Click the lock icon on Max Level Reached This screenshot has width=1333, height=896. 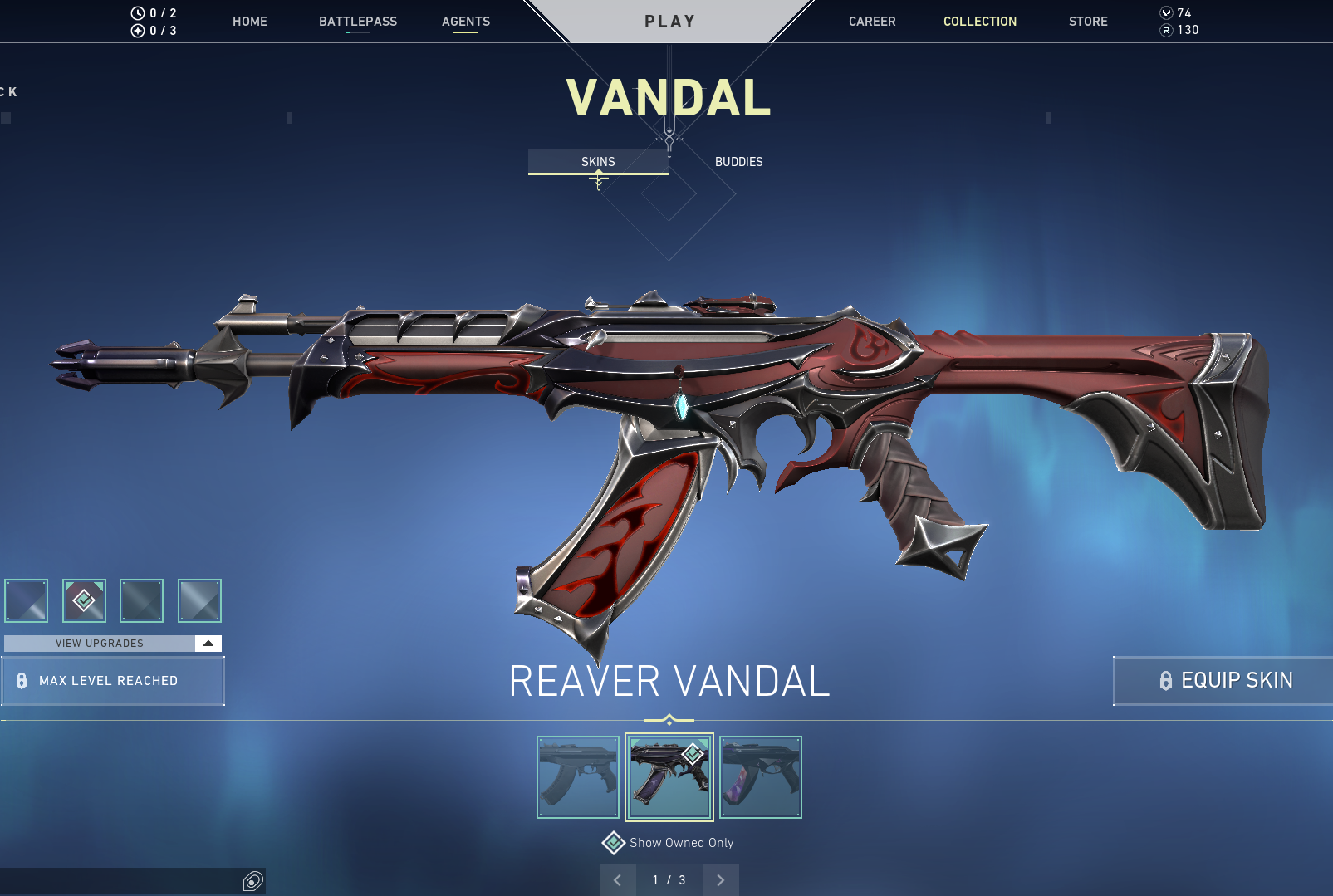point(22,681)
